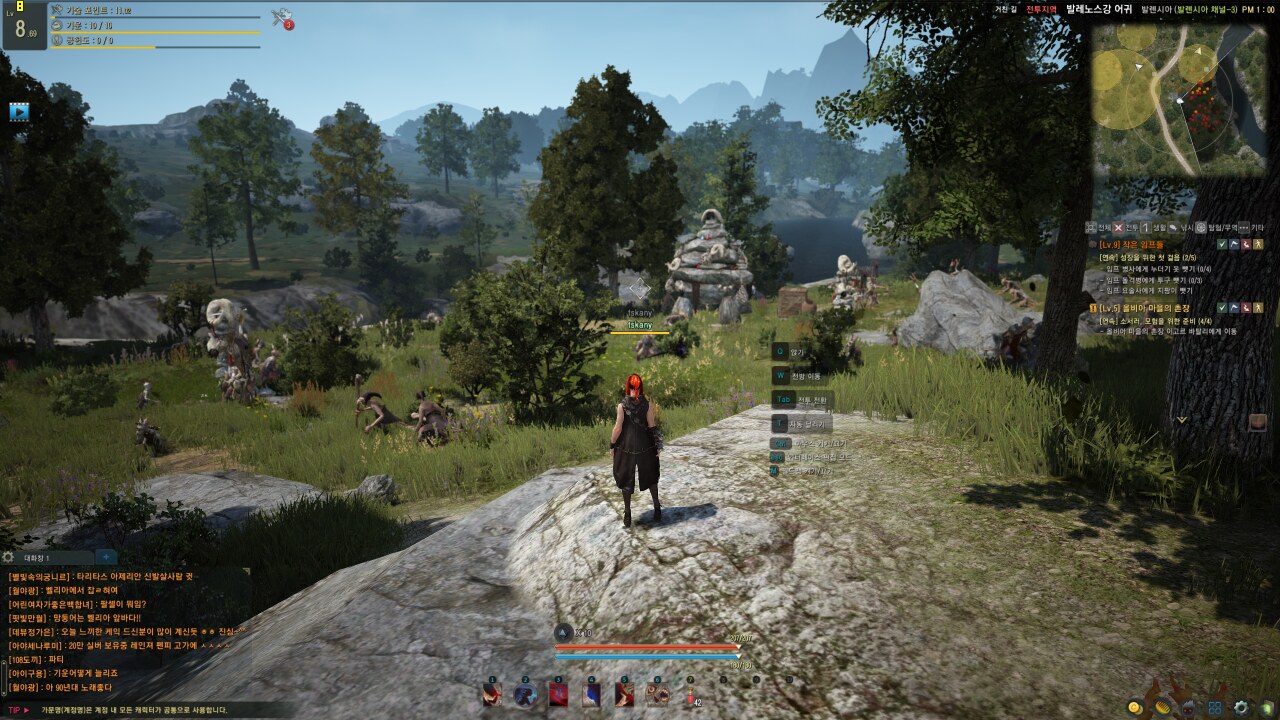Image resolution: width=1280 pixels, height=720 pixels.
Task: Open the 대화창 1 chat tab
Action: pyautogui.click(x=45, y=558)
